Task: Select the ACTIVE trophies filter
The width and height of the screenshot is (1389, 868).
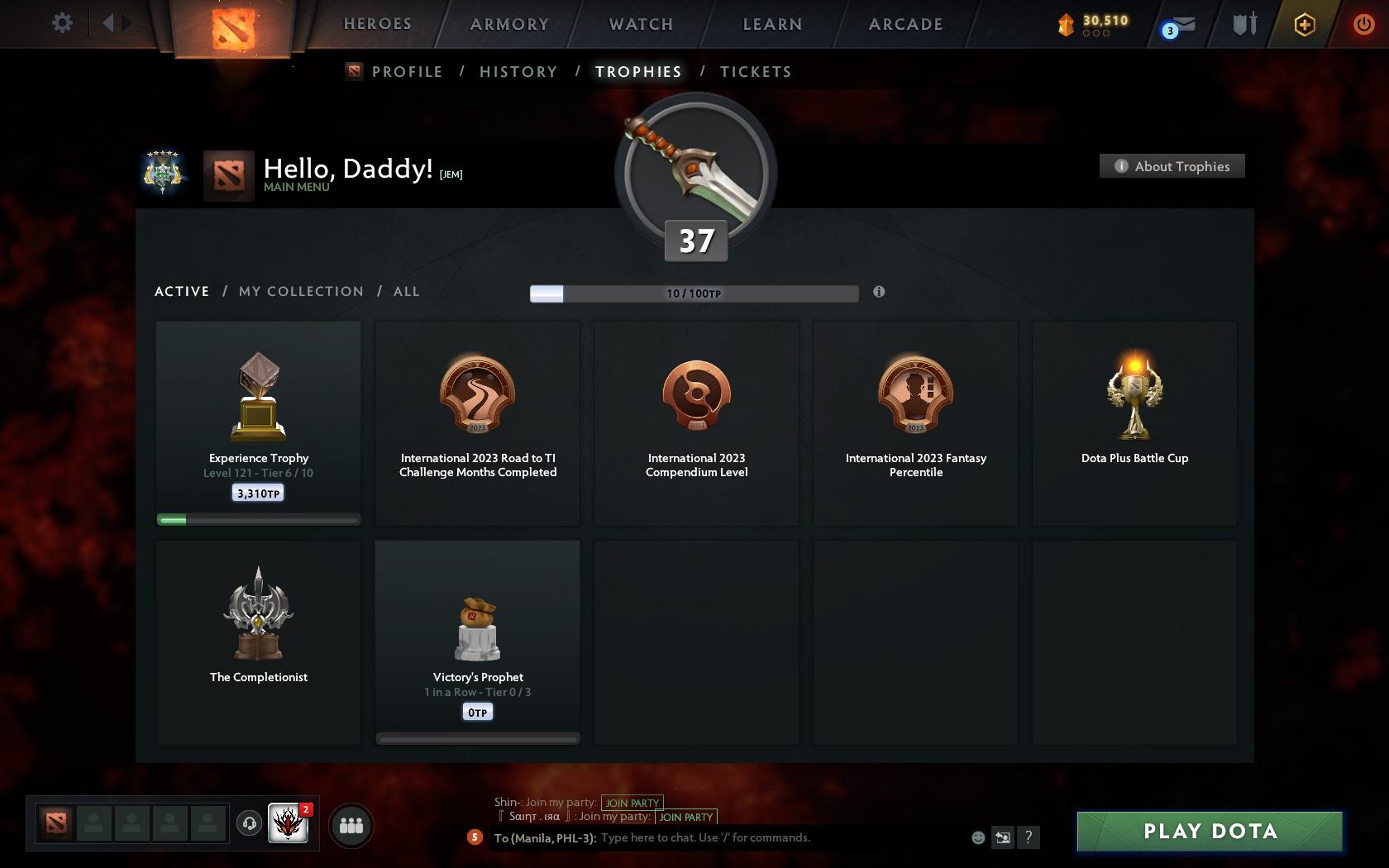Action: [181, 291]
